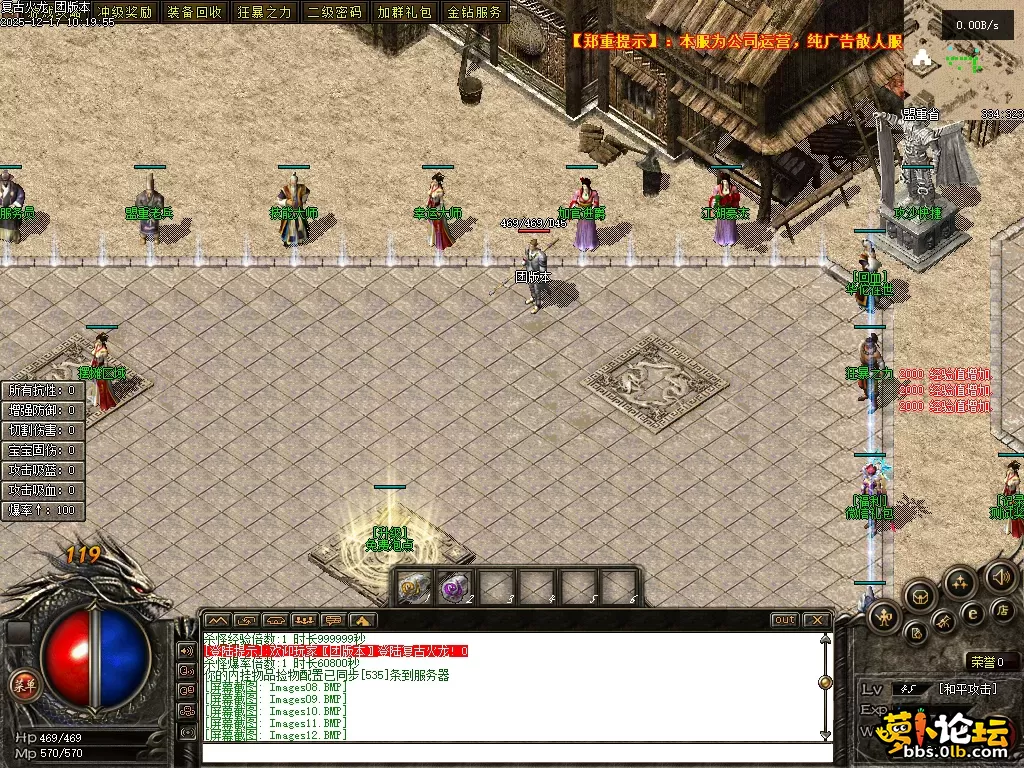Open the 店 shop round button
Viewport: 1024px width, 768px height.
1002,609
